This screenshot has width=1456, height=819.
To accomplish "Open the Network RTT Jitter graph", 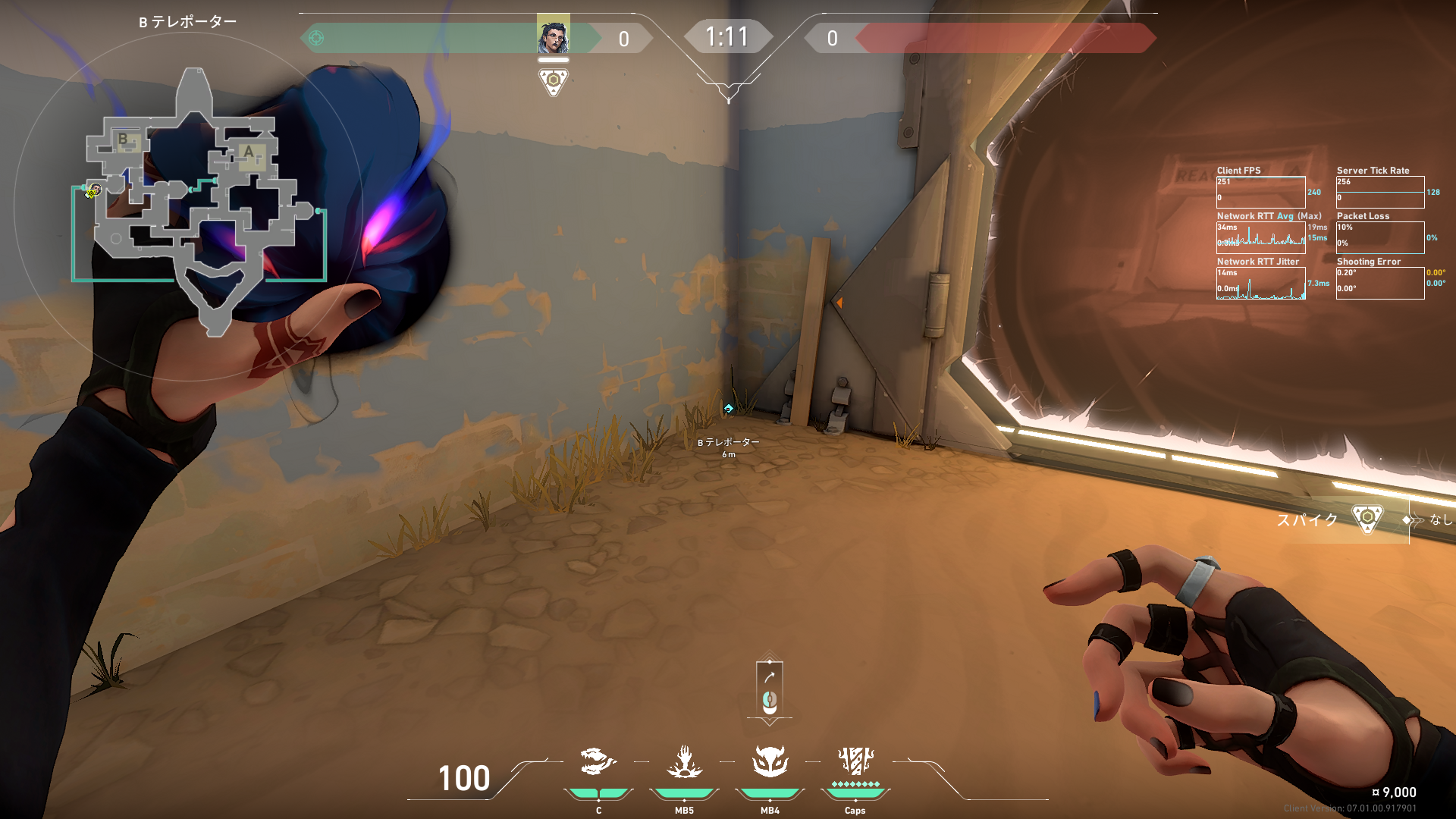I will pyautogui.click(x=1260, y=284).
